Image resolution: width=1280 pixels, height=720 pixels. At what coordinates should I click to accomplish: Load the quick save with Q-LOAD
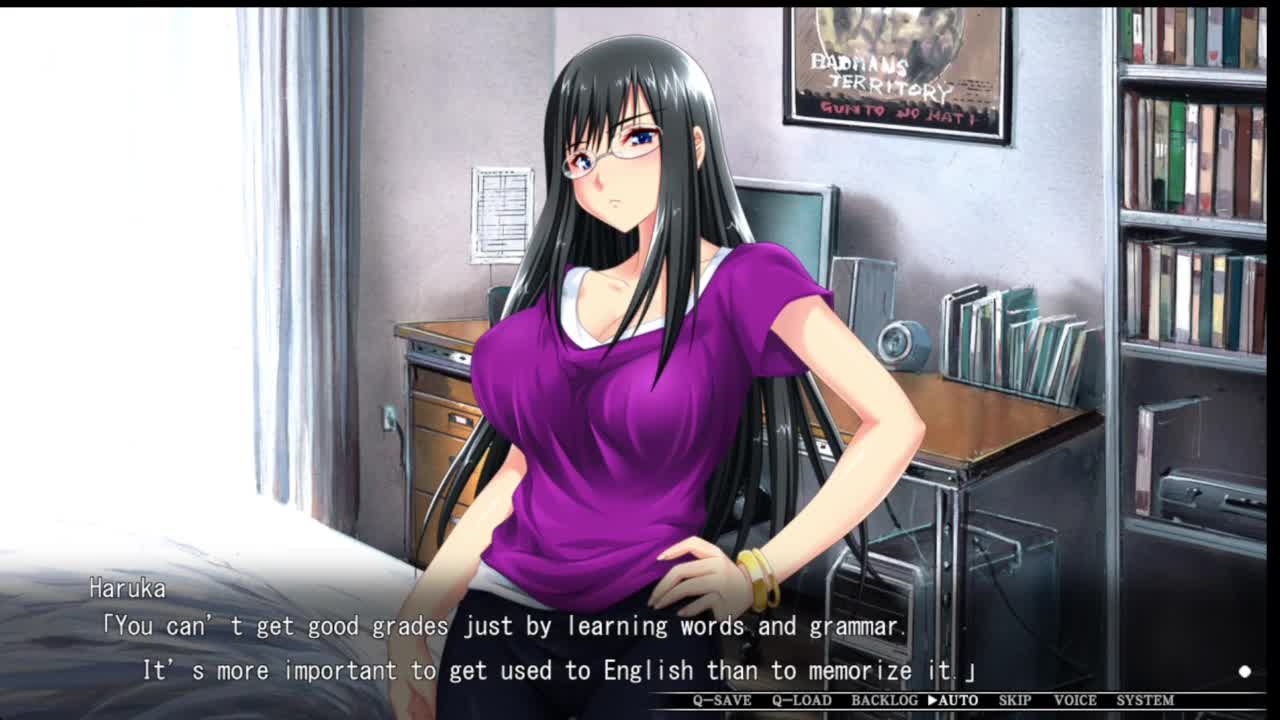tap(801, 700)
